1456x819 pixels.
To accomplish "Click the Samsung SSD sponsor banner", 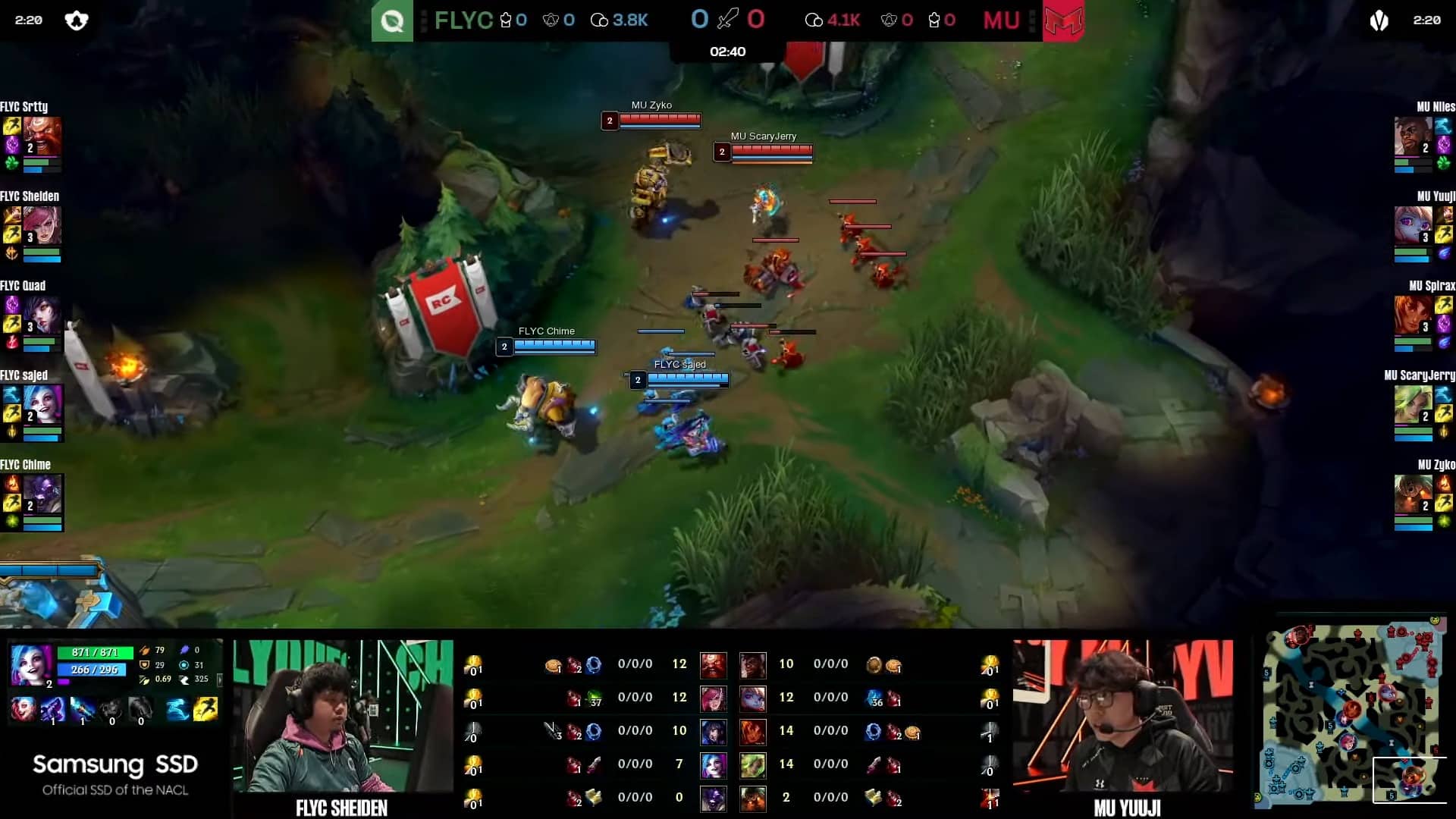I will click(x=114, y=773).
